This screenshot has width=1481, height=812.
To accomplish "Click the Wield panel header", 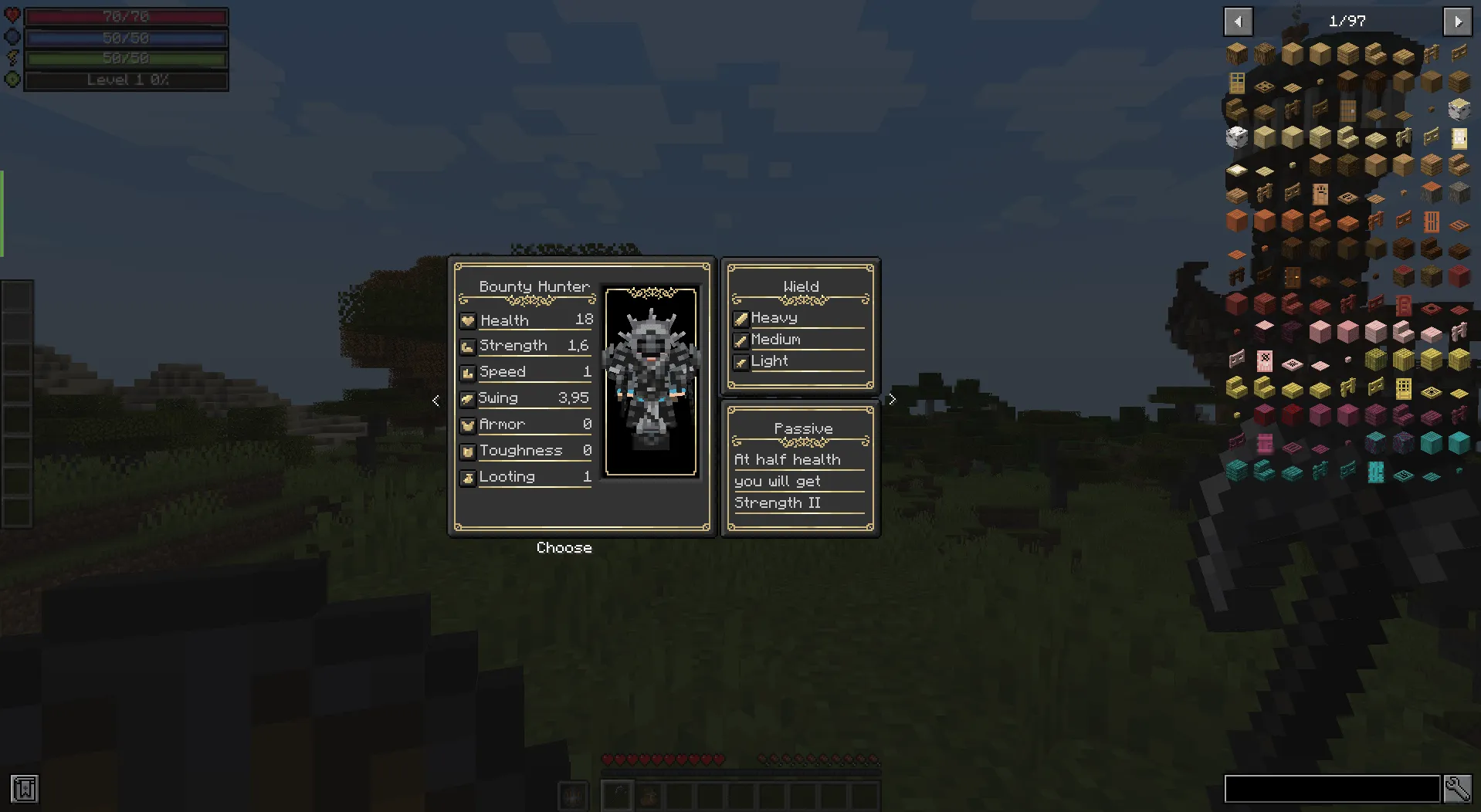I will [x=801, y=286].
